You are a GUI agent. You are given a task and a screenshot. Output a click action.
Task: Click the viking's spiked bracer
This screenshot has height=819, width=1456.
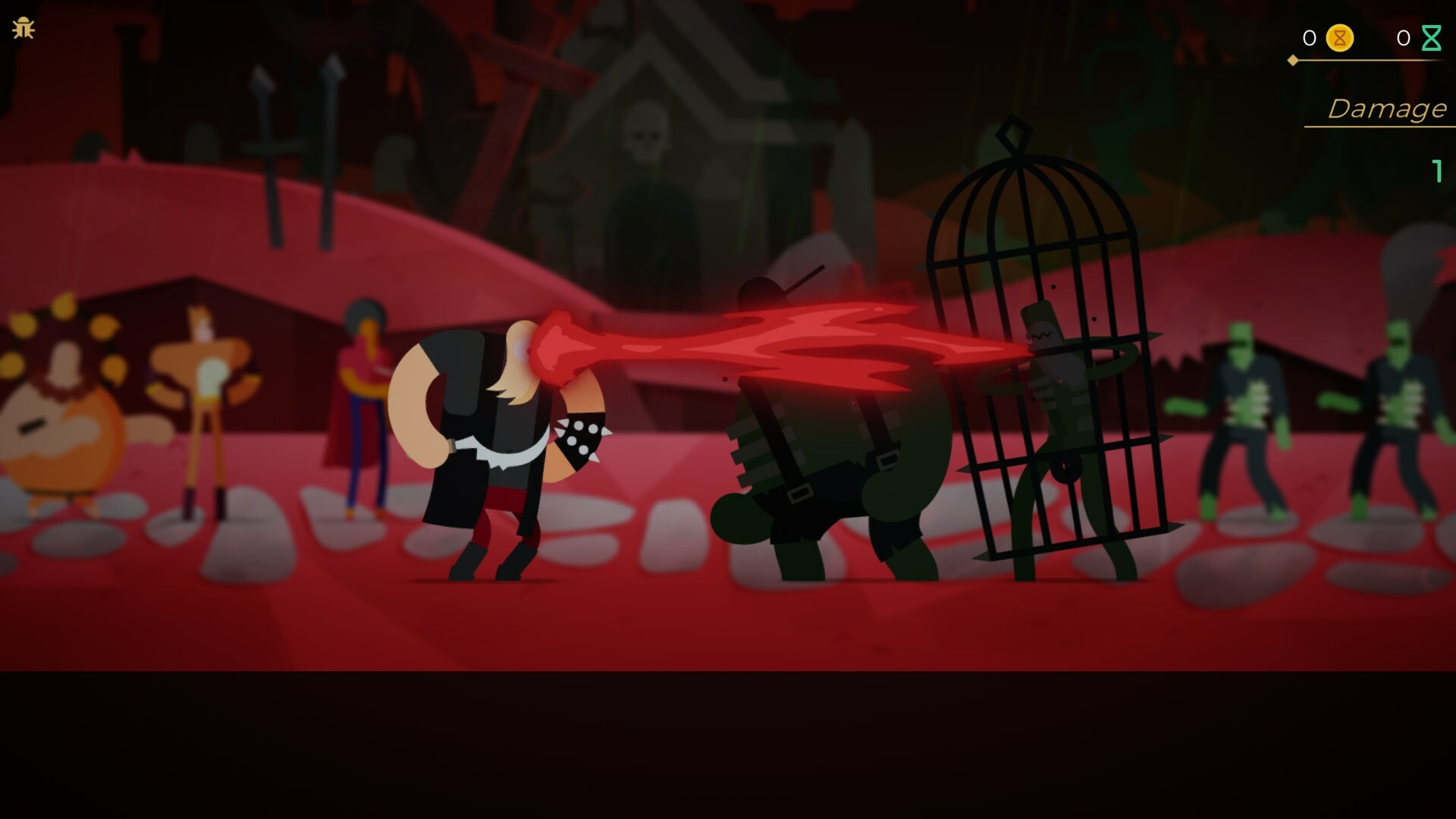[580, 436]
